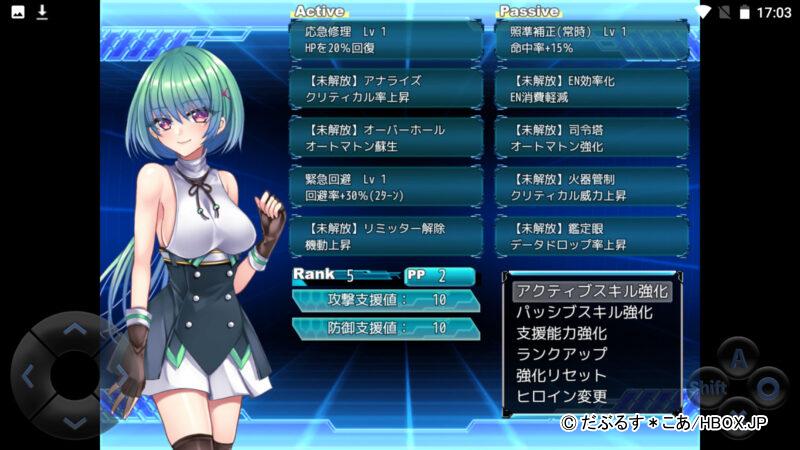Click the locked 鑑定眼 passive skill

593,236
